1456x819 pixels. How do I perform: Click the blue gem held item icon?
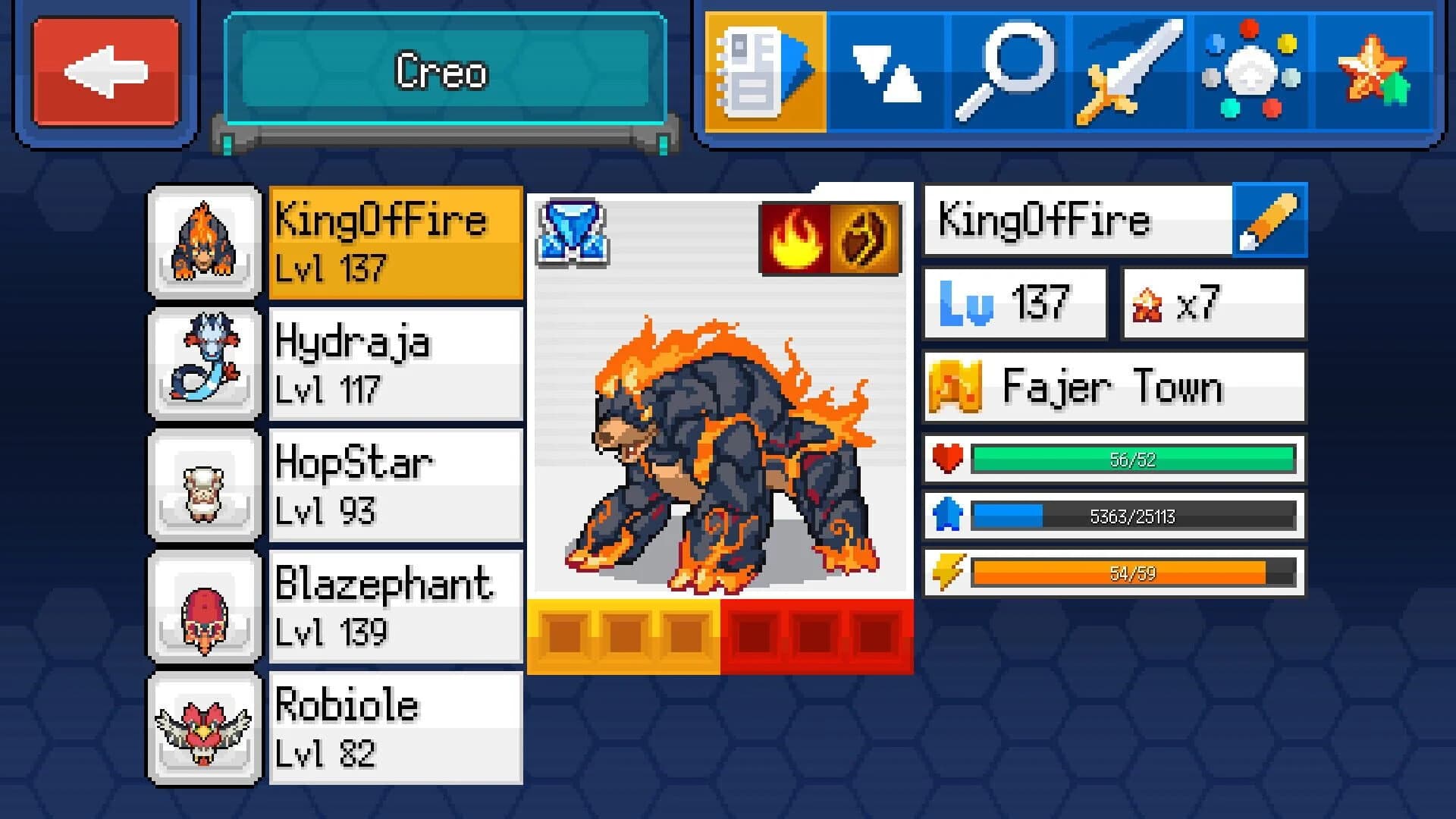pos(574,234)
